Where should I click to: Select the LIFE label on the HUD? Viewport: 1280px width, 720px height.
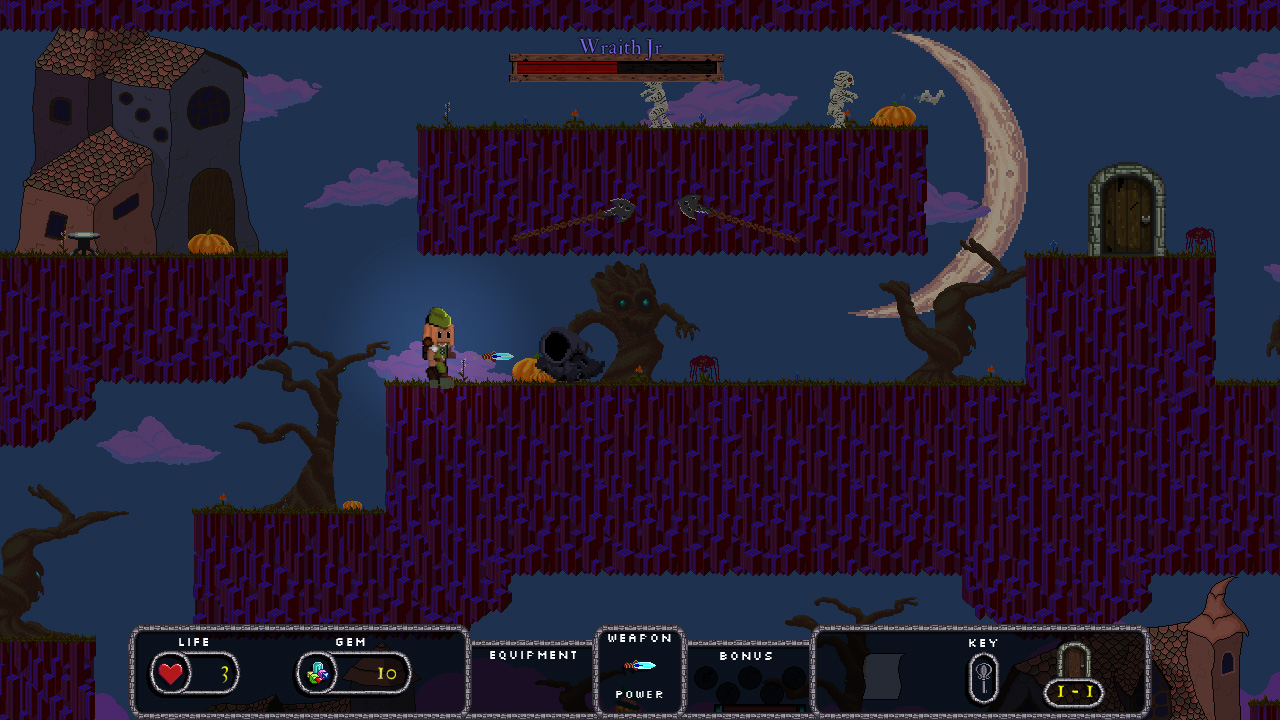[x=193, y=642]
